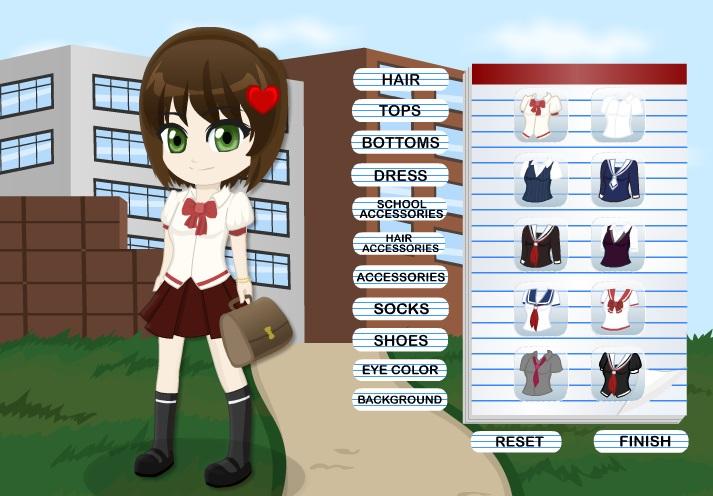This screenshot has height=496, width=713.
Task: Choose the HAIR ACCESSORIES category
Action: (400, 243)
